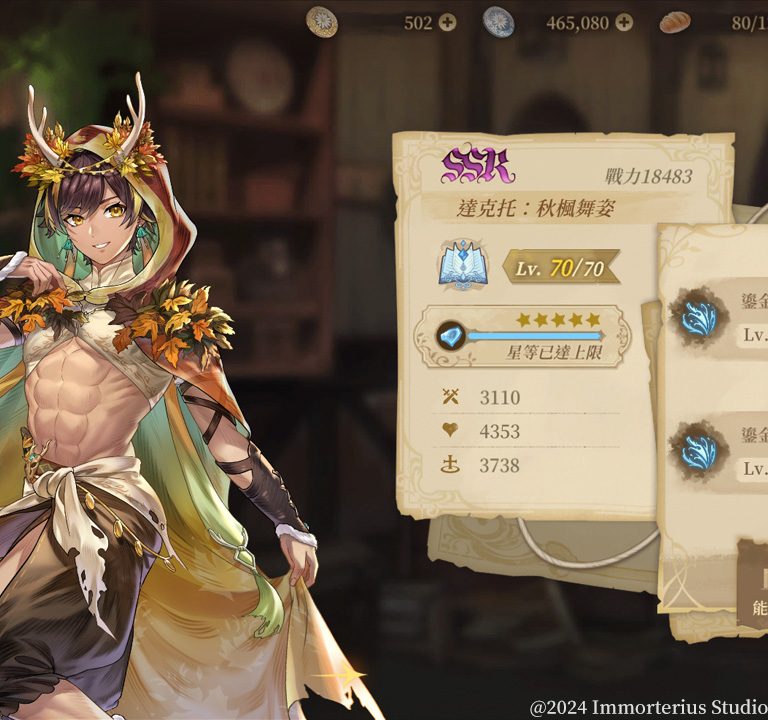Open the blue spellbook class icon
Screen dimensions: 768x720
461,267
